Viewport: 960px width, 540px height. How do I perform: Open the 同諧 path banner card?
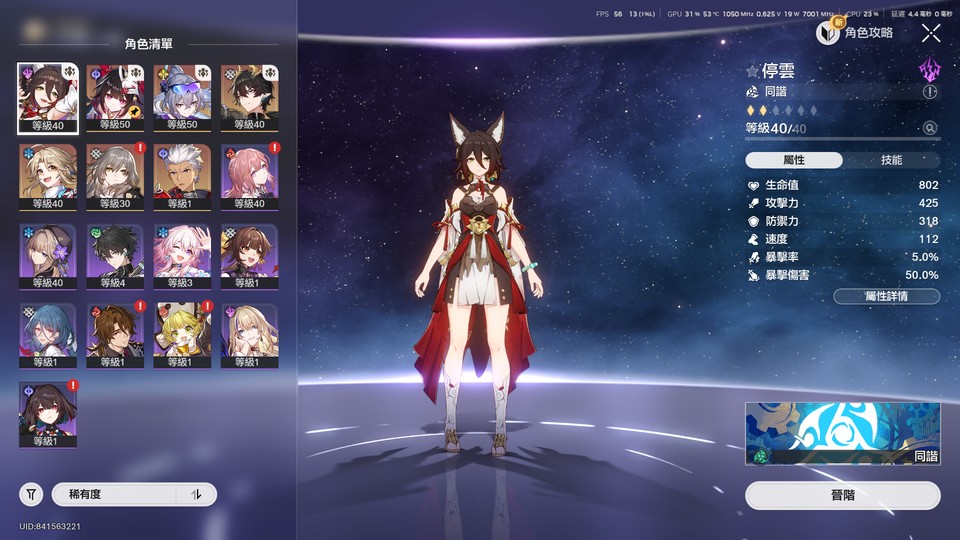[842, 434]
